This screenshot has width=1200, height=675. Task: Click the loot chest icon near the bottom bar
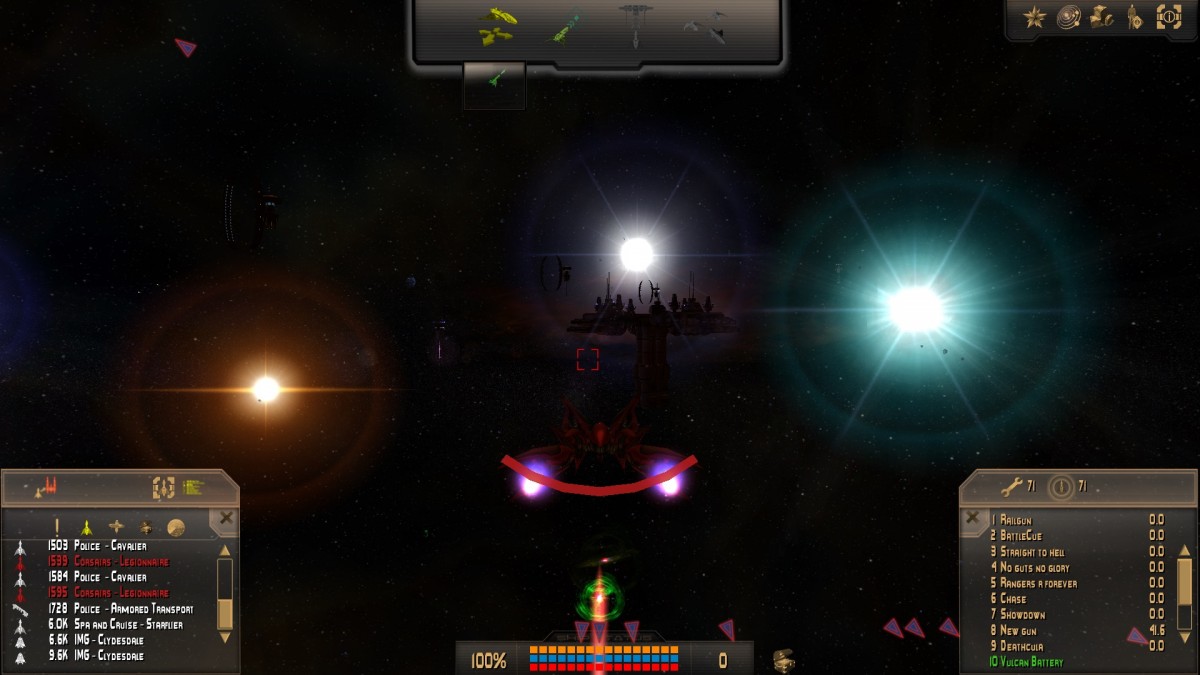(x=785, y=660)
